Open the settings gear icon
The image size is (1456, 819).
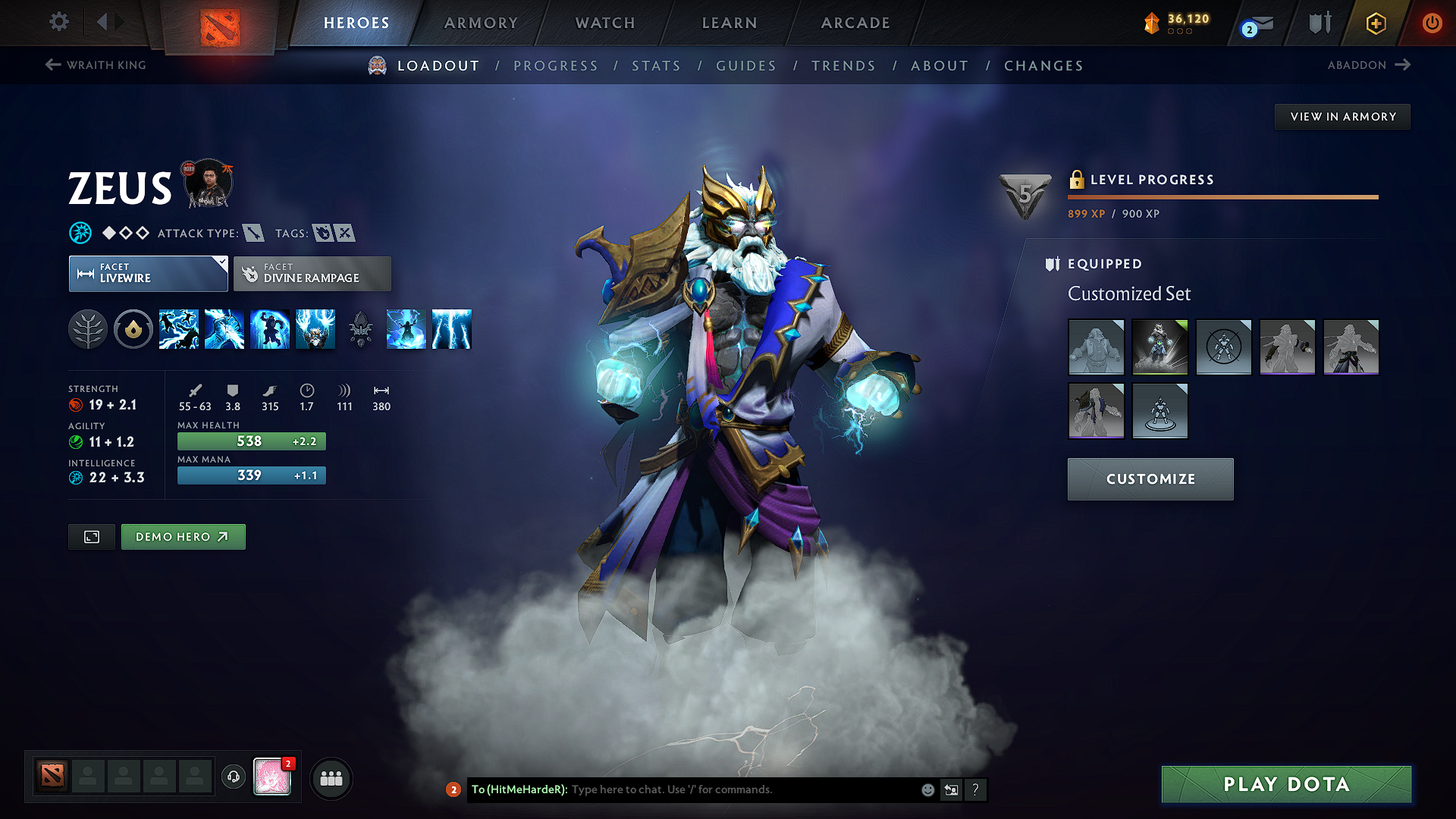click(58, 22)
